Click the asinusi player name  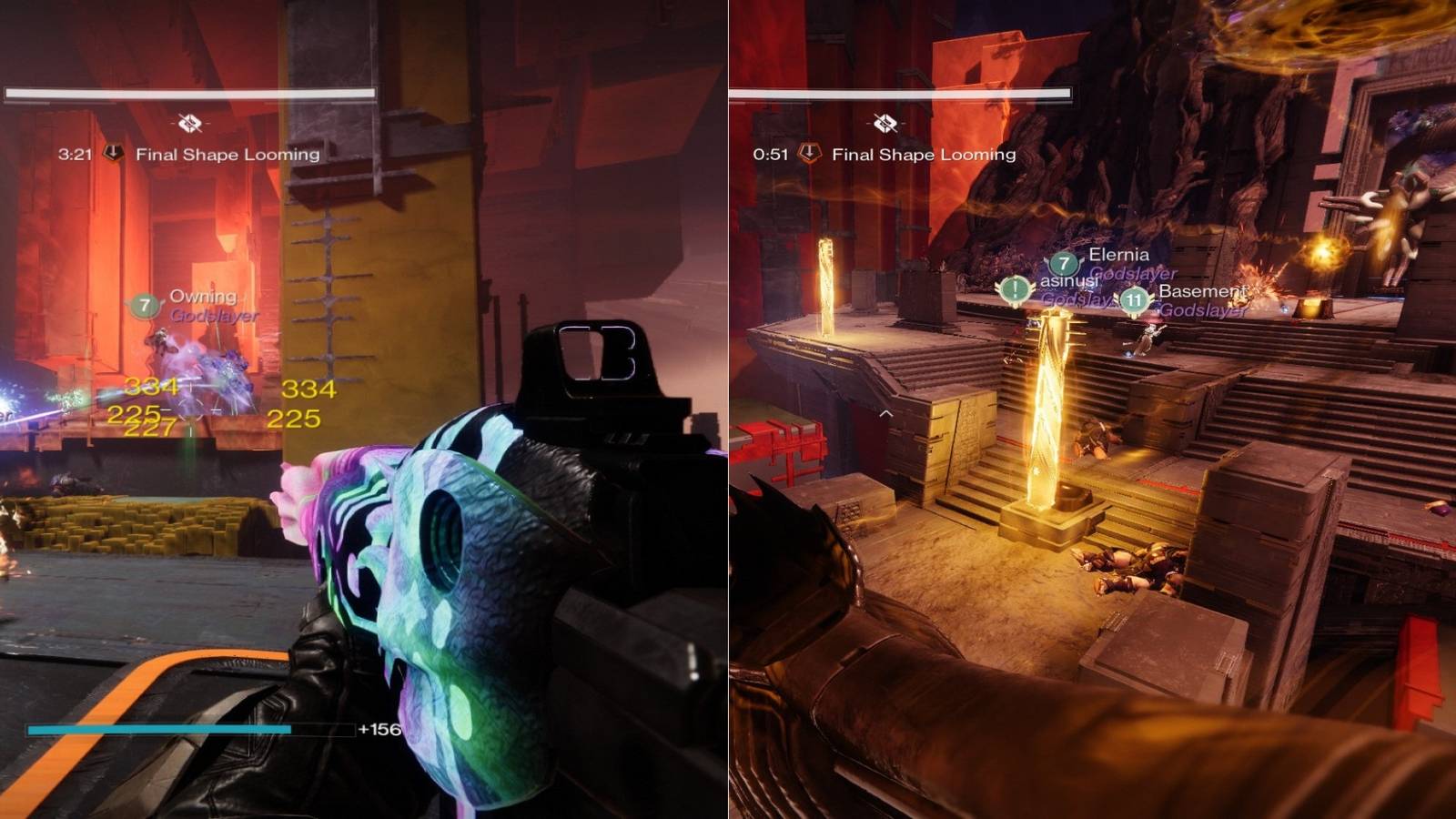1069,283
